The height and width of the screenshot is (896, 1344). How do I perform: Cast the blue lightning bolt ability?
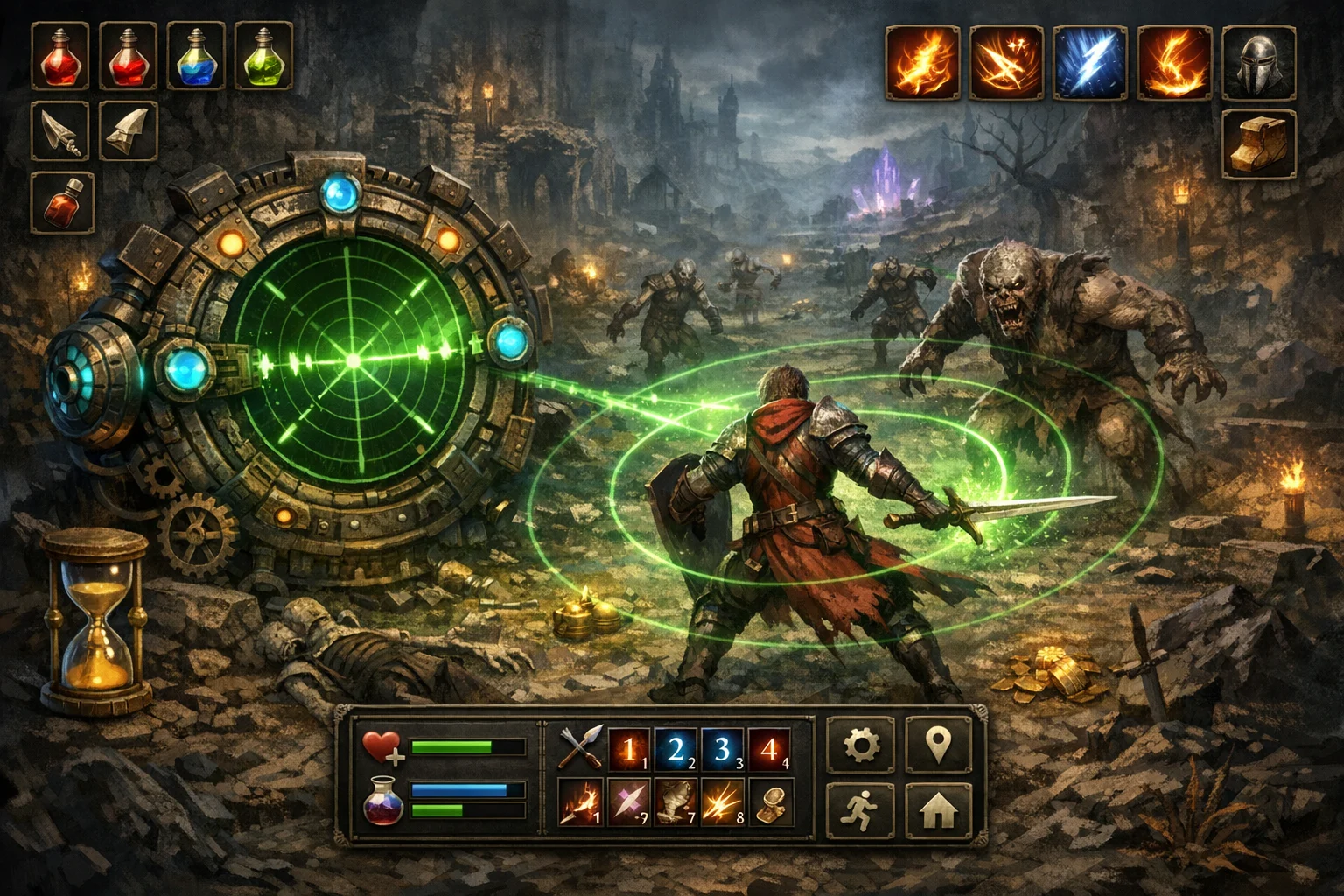click(1090, 61)
